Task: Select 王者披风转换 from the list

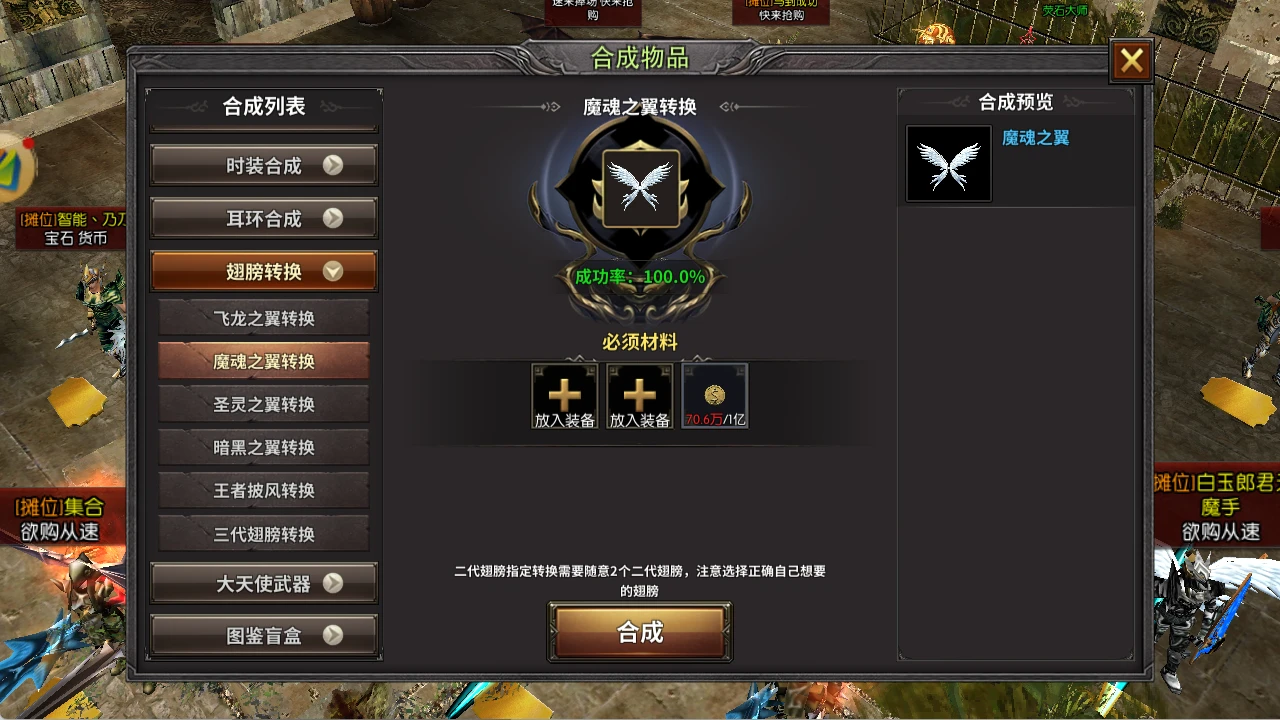Action: [x=263, y=491]
